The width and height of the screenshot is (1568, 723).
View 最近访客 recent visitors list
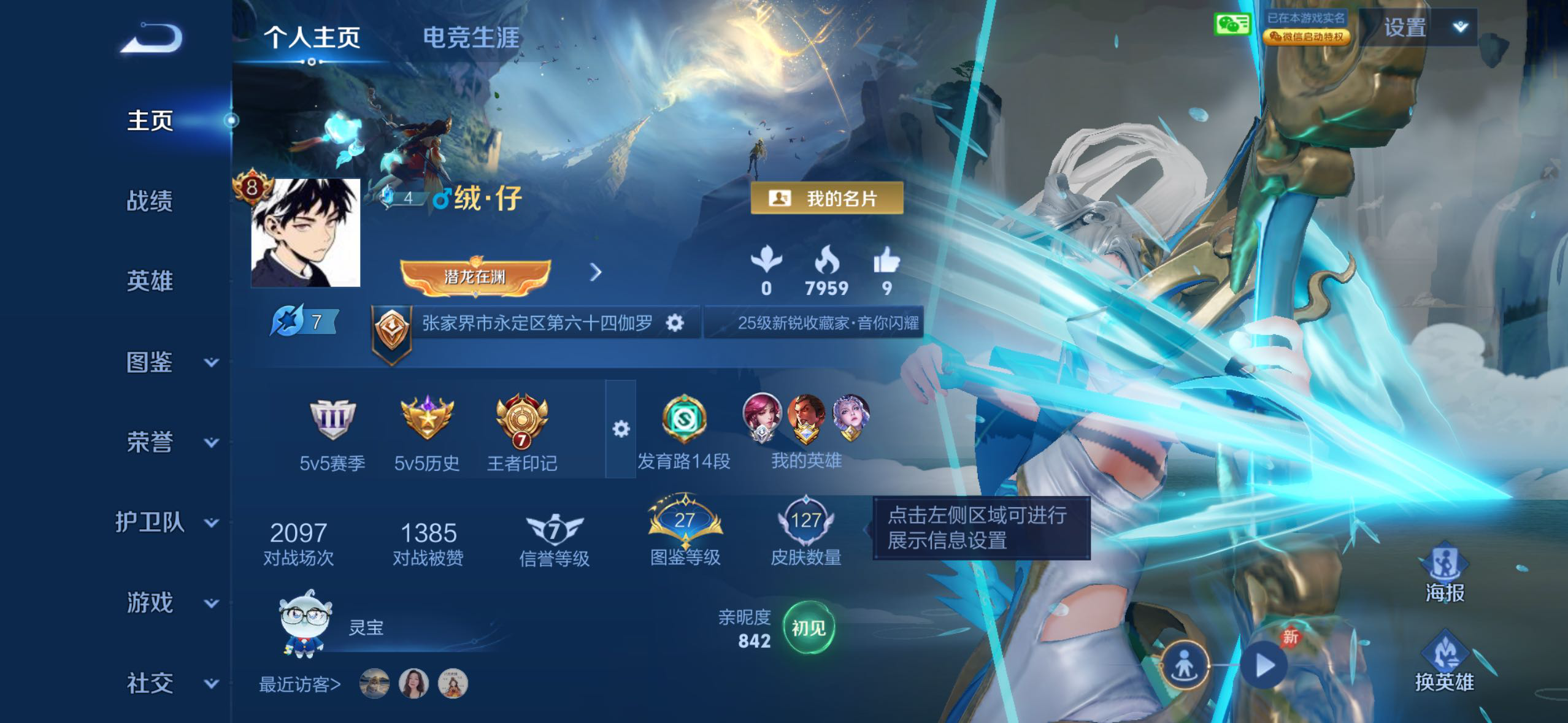(x=299, y=684)
